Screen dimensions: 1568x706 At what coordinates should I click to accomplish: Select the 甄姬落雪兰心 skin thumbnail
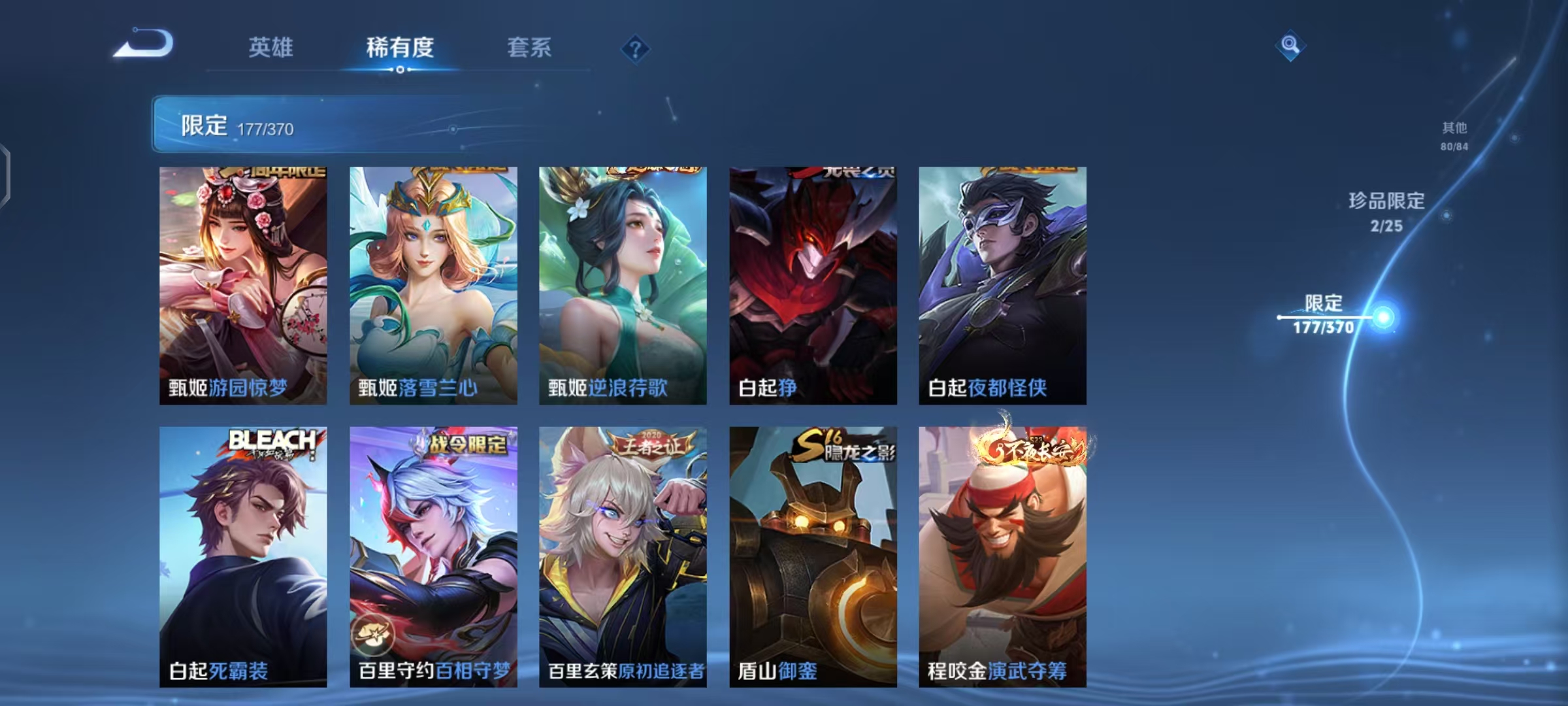click(433, 281)
